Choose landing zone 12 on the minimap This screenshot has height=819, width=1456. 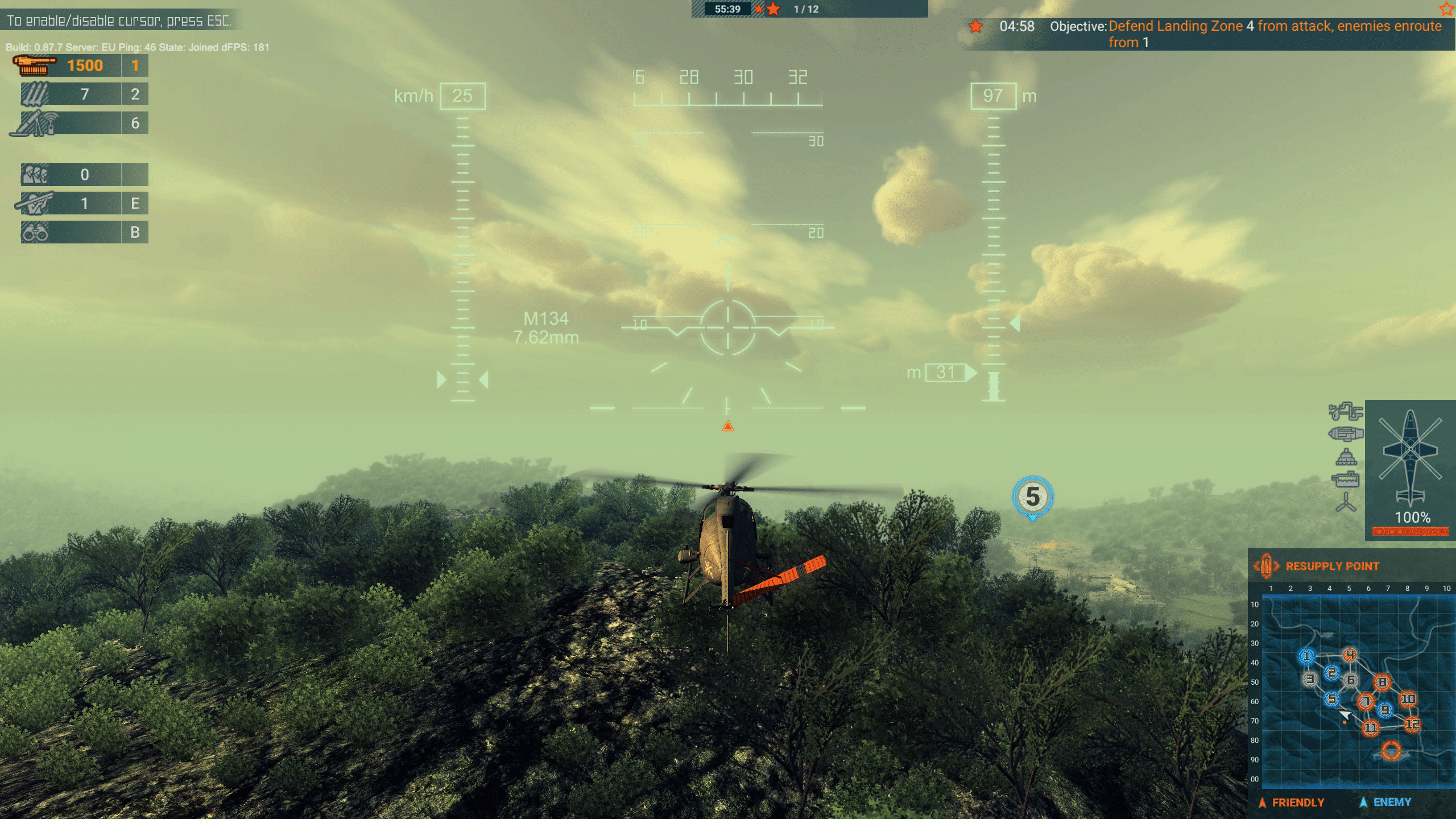(x=1412, y=724)
